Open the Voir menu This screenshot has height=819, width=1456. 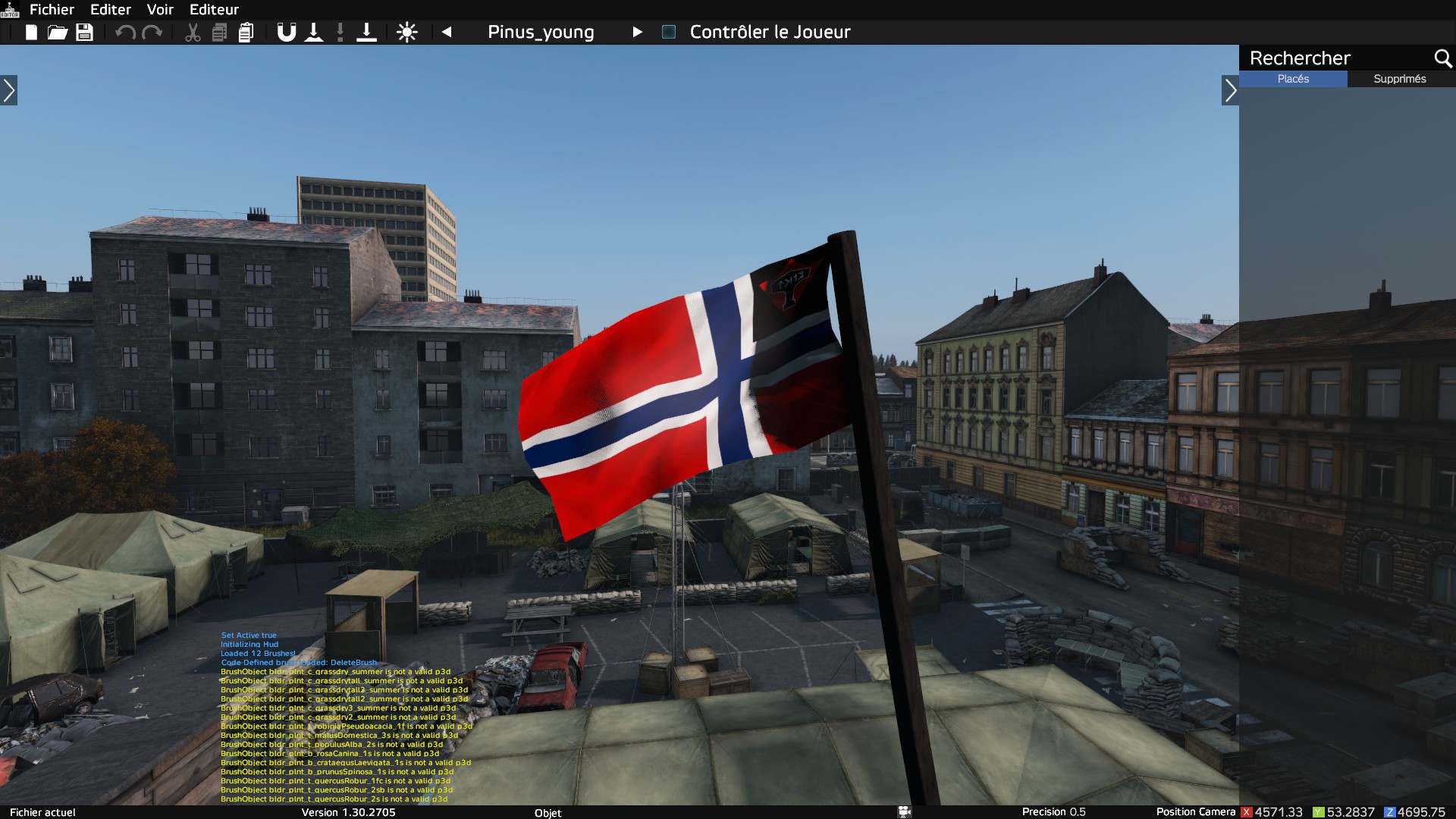coord(160,10)
